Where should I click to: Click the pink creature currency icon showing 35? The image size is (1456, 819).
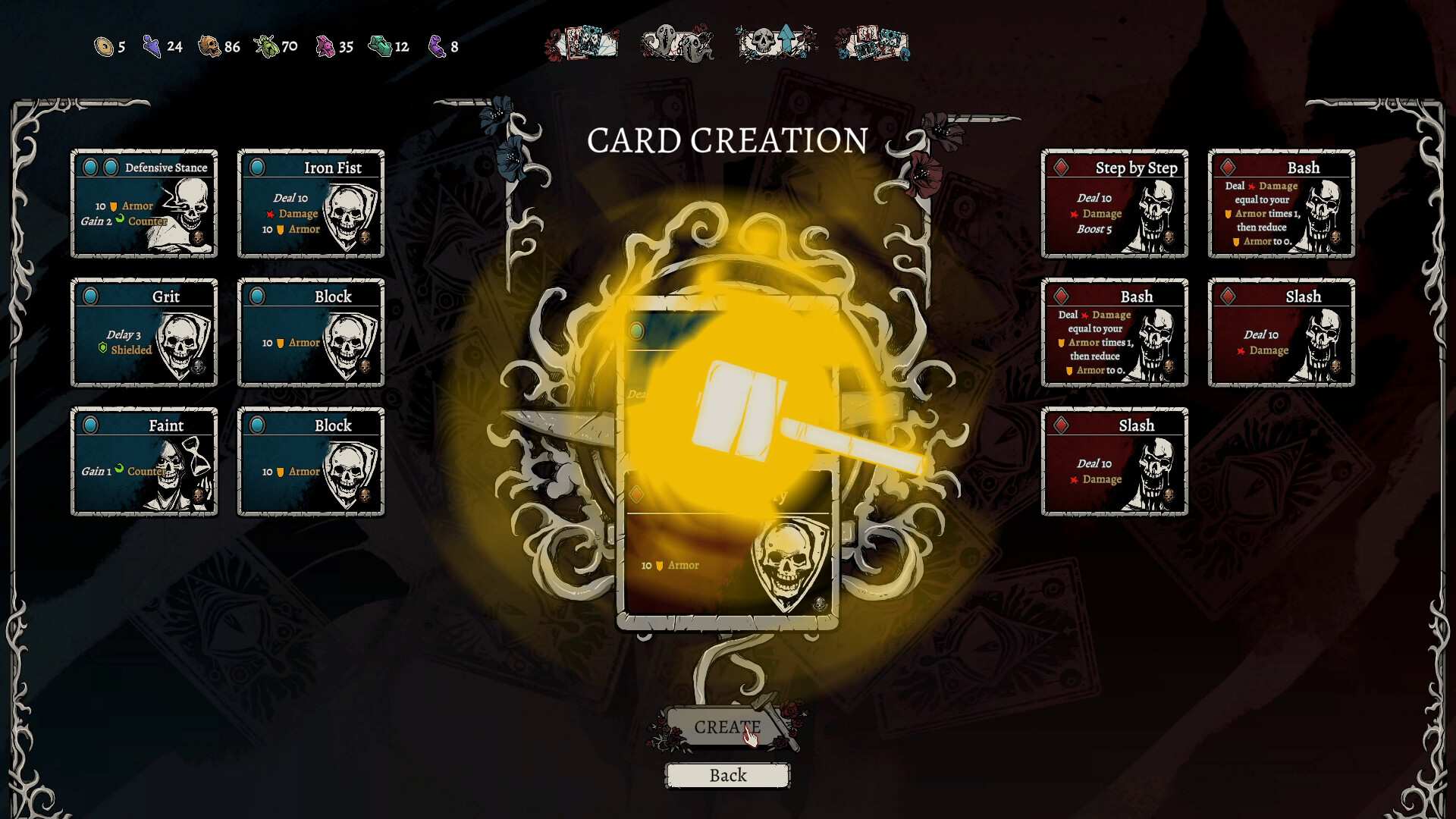(x=325, y=46)
